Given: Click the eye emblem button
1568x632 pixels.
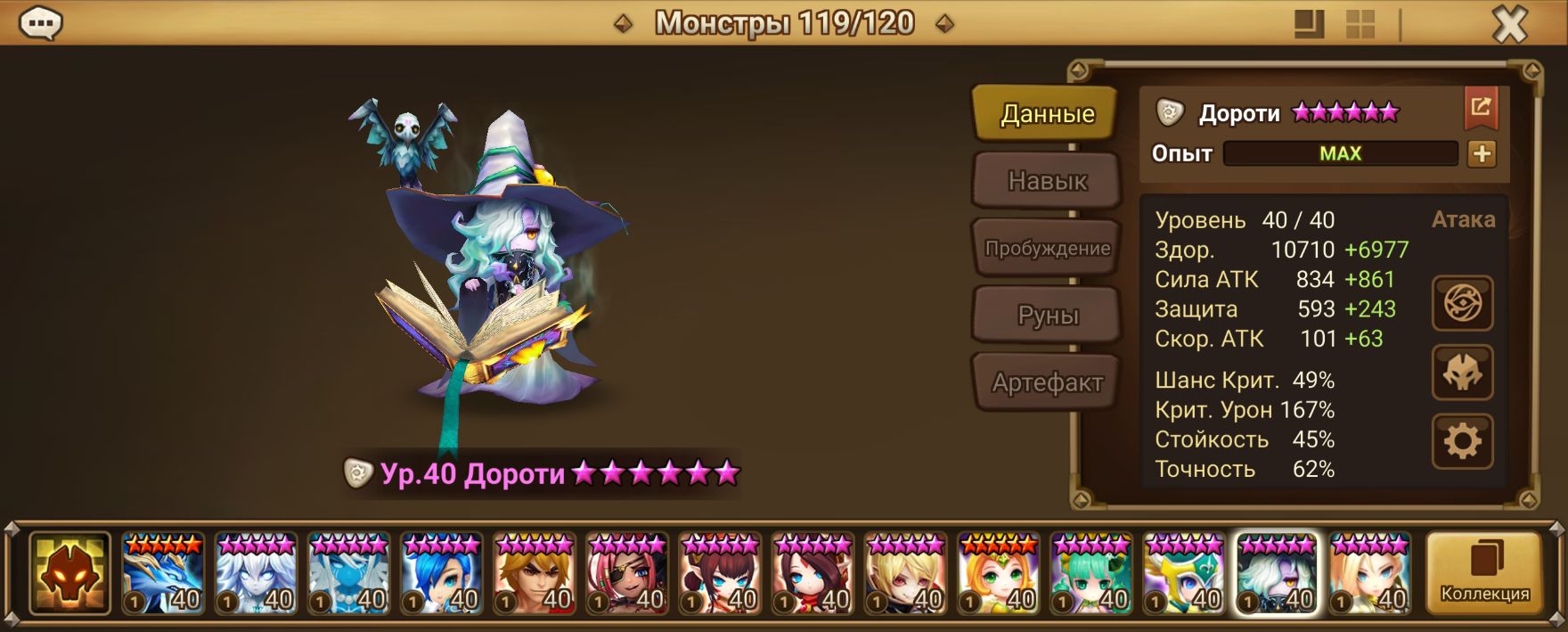Looking at the screenshot, I should pos(1462,304).
